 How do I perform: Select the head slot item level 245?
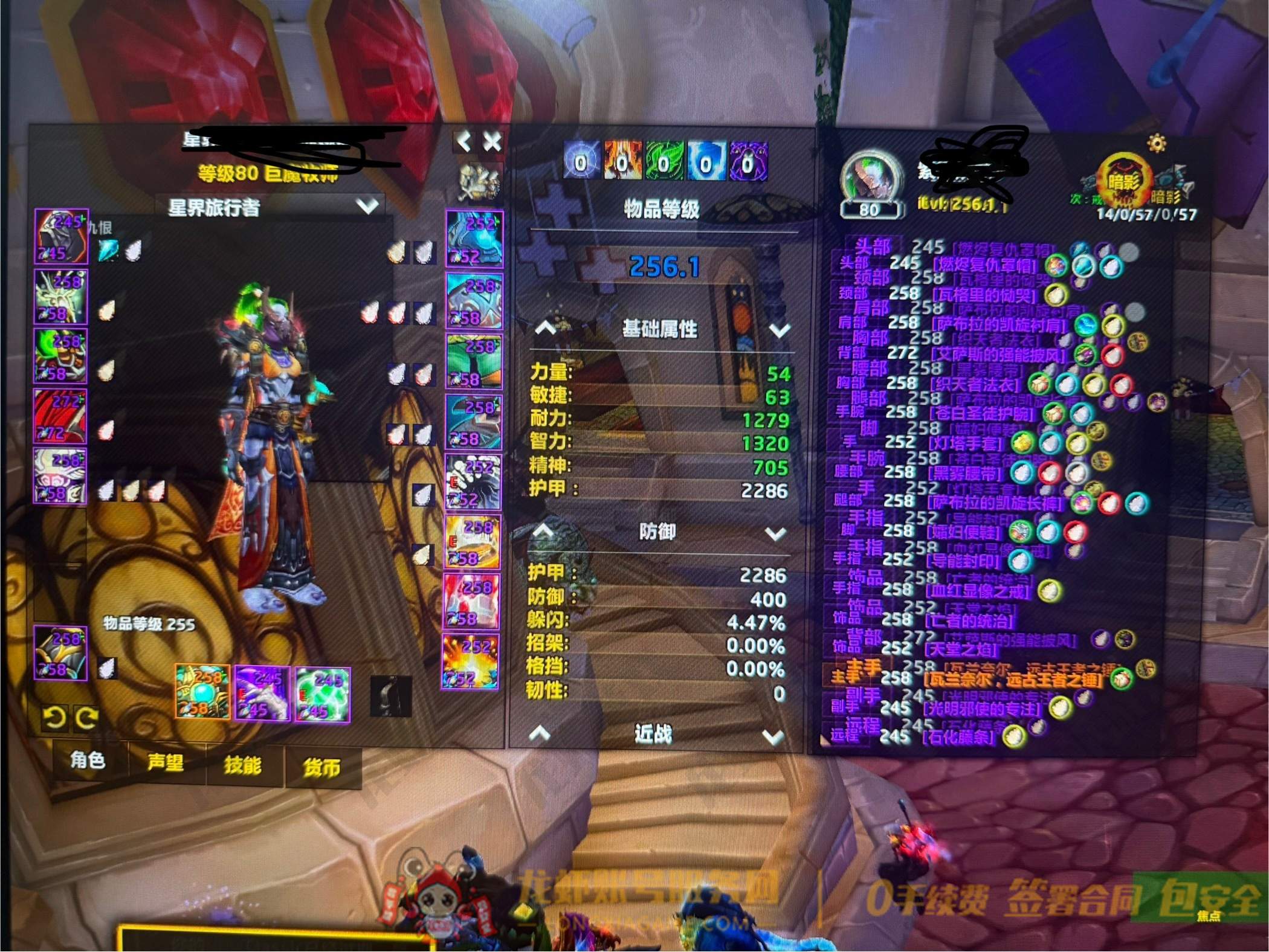click(x=61, y=237)
